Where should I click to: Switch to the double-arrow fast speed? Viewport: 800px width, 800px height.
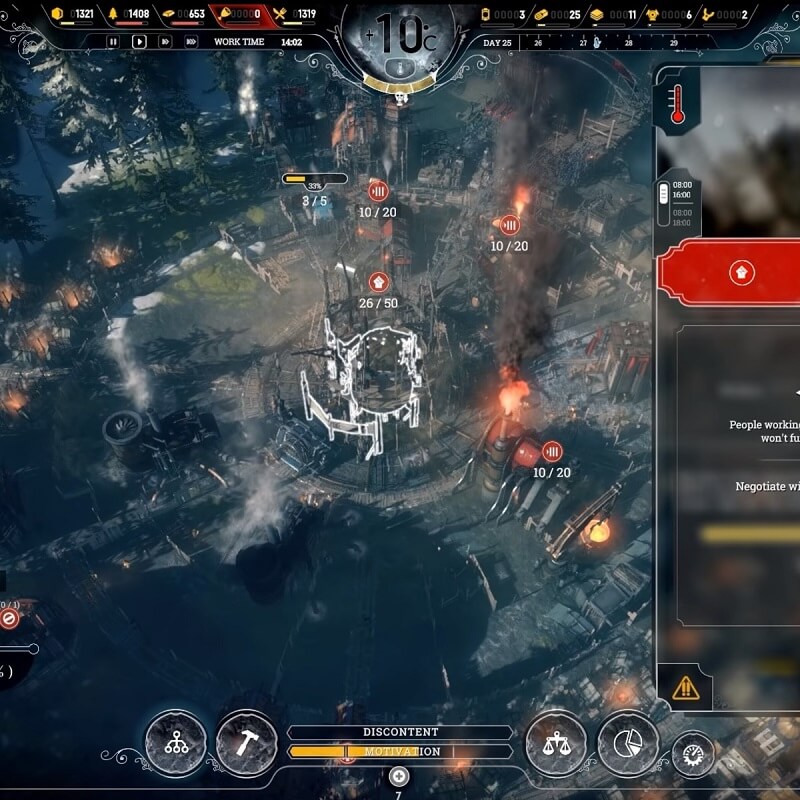coord(165,42)
